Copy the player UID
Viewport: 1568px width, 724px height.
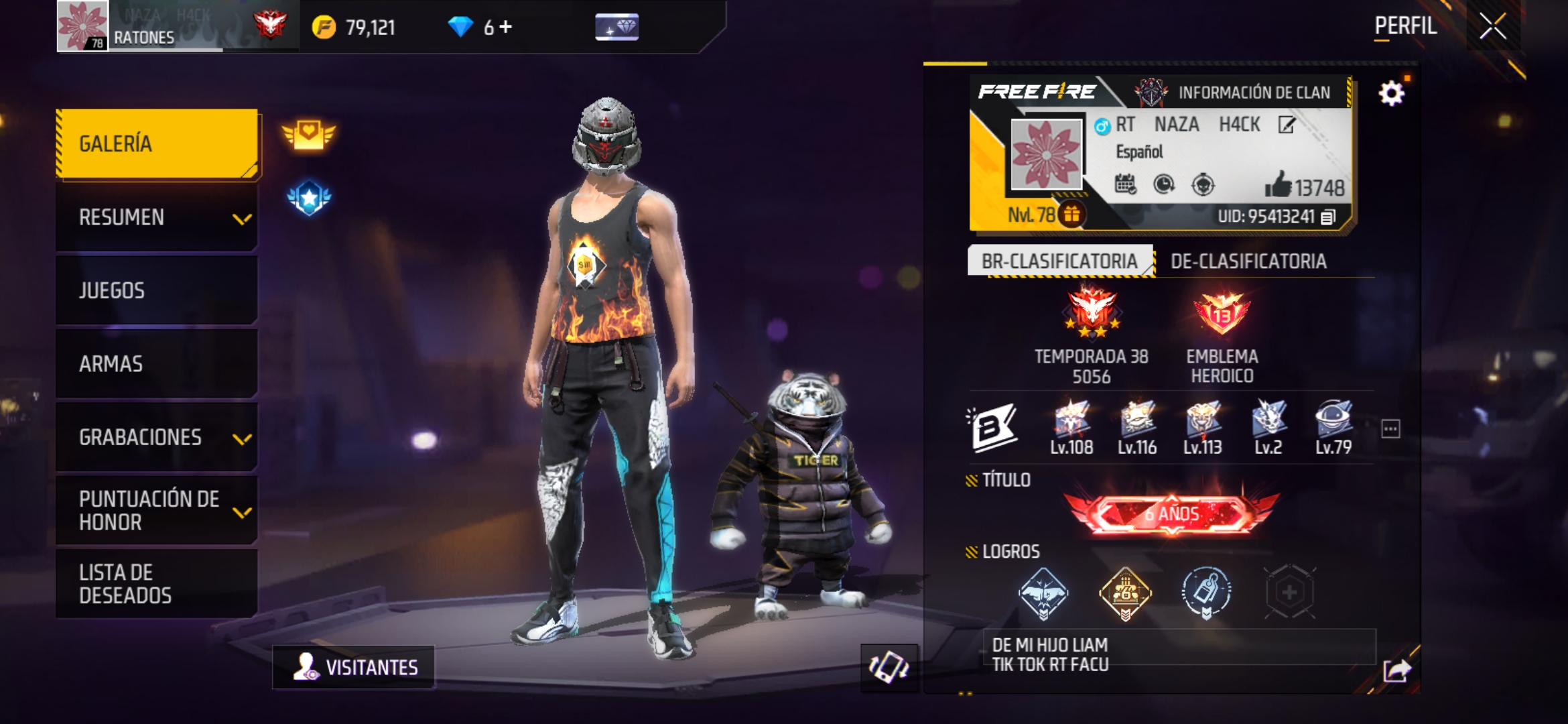(x=1328, y=217)
